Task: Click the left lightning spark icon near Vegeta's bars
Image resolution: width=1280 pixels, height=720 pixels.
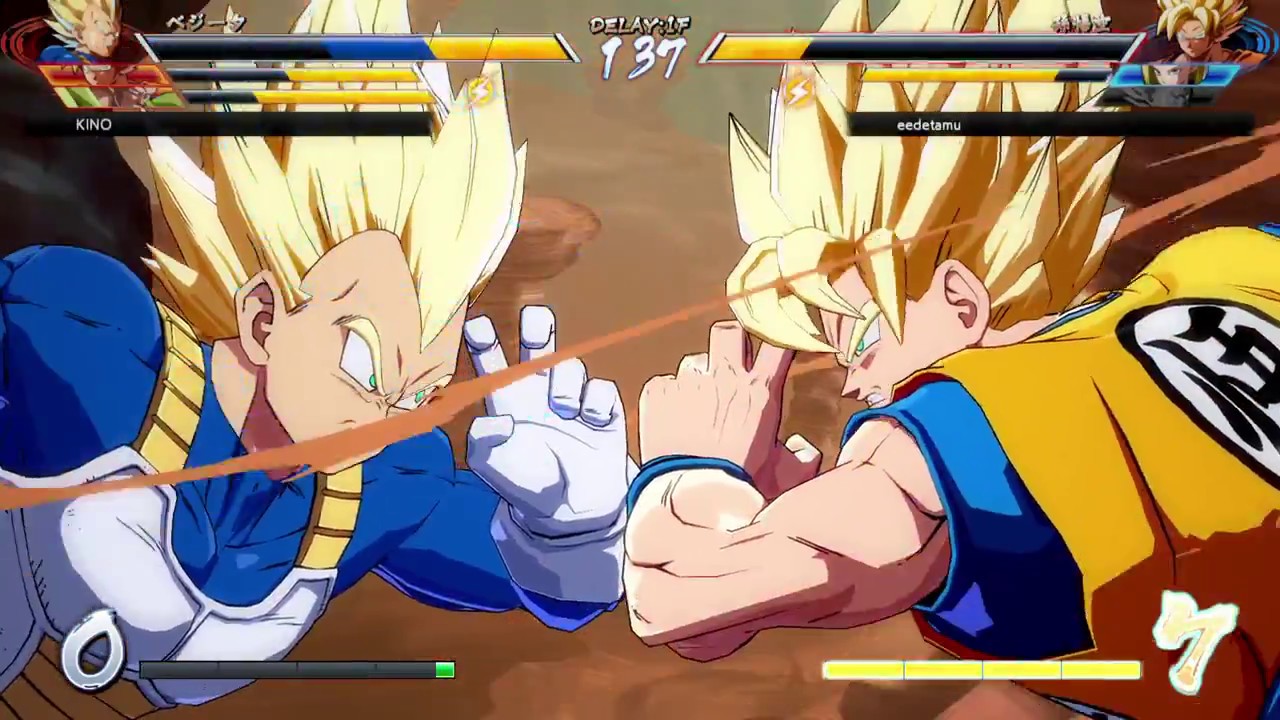Action: click(x=483, y=90)
